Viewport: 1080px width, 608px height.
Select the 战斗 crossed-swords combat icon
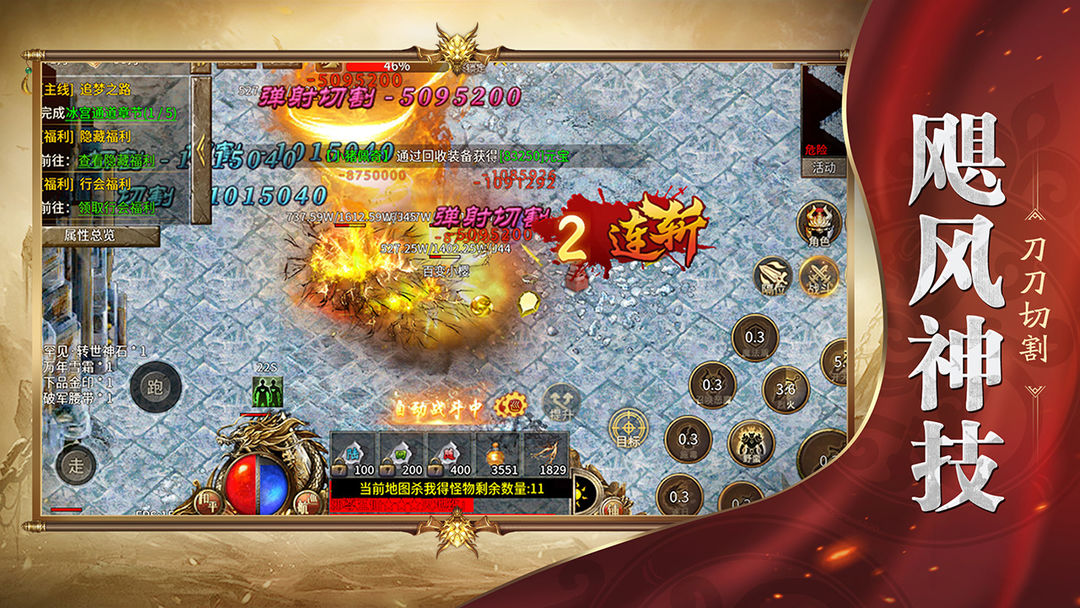coord(819,275)
